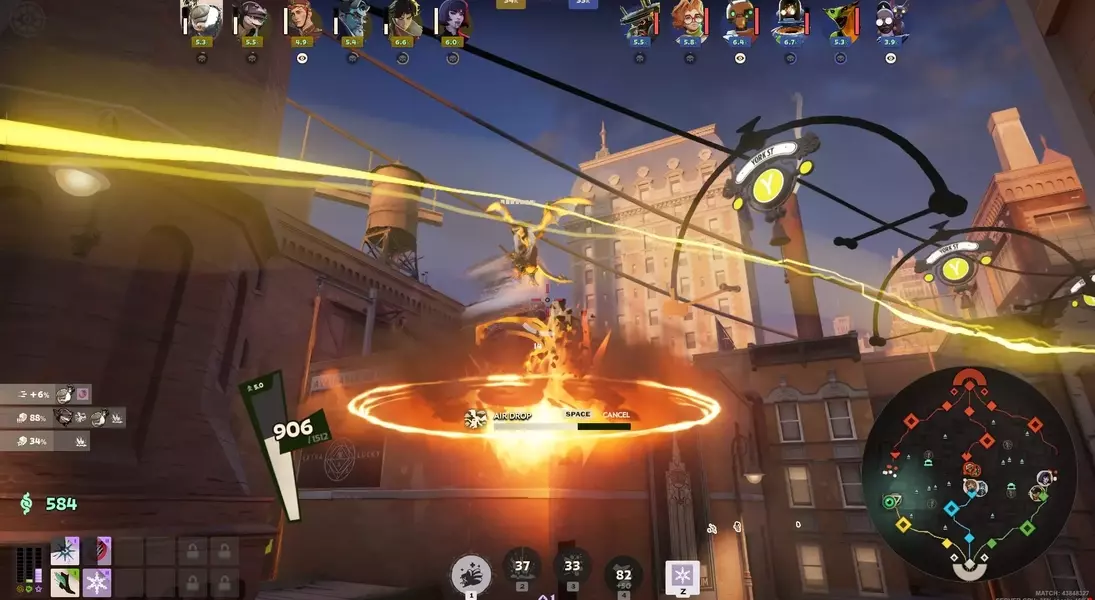Activate the Air Drop ability in slot 1
1095x600 pixels.
coord(471,576)
